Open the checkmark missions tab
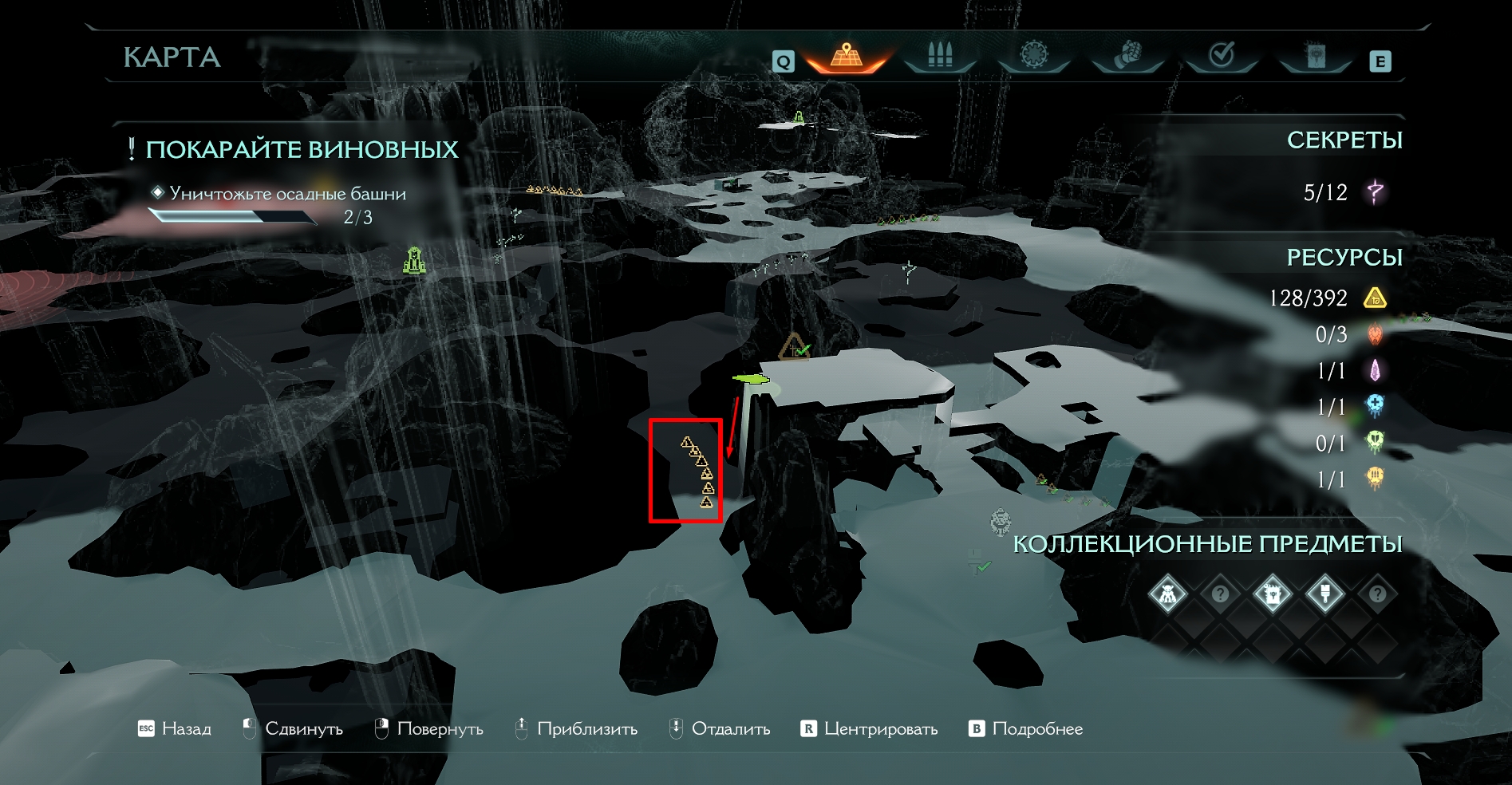This screenshot has width=1512, height=785. click(1222, 56)
